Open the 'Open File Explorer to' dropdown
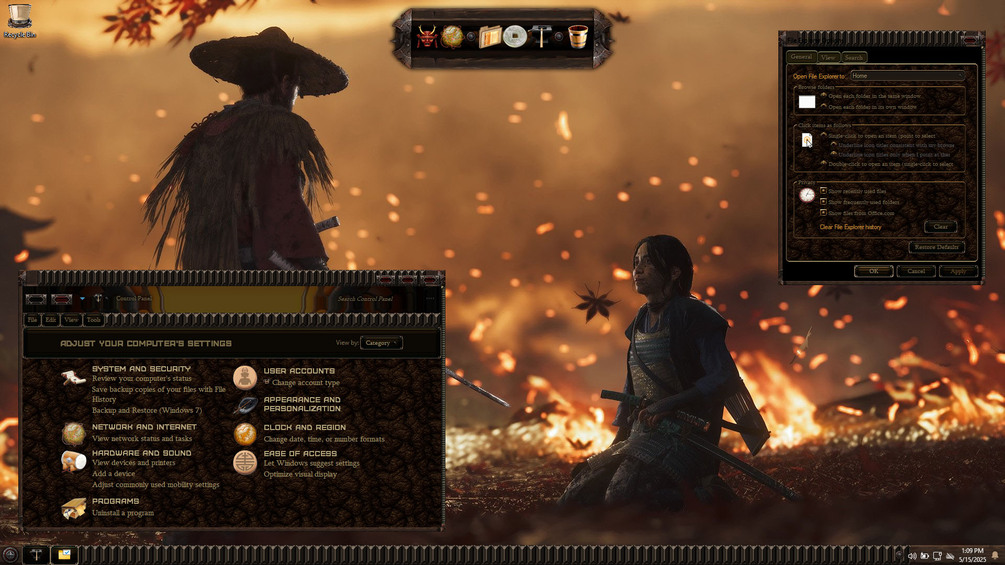 [906, 76]
